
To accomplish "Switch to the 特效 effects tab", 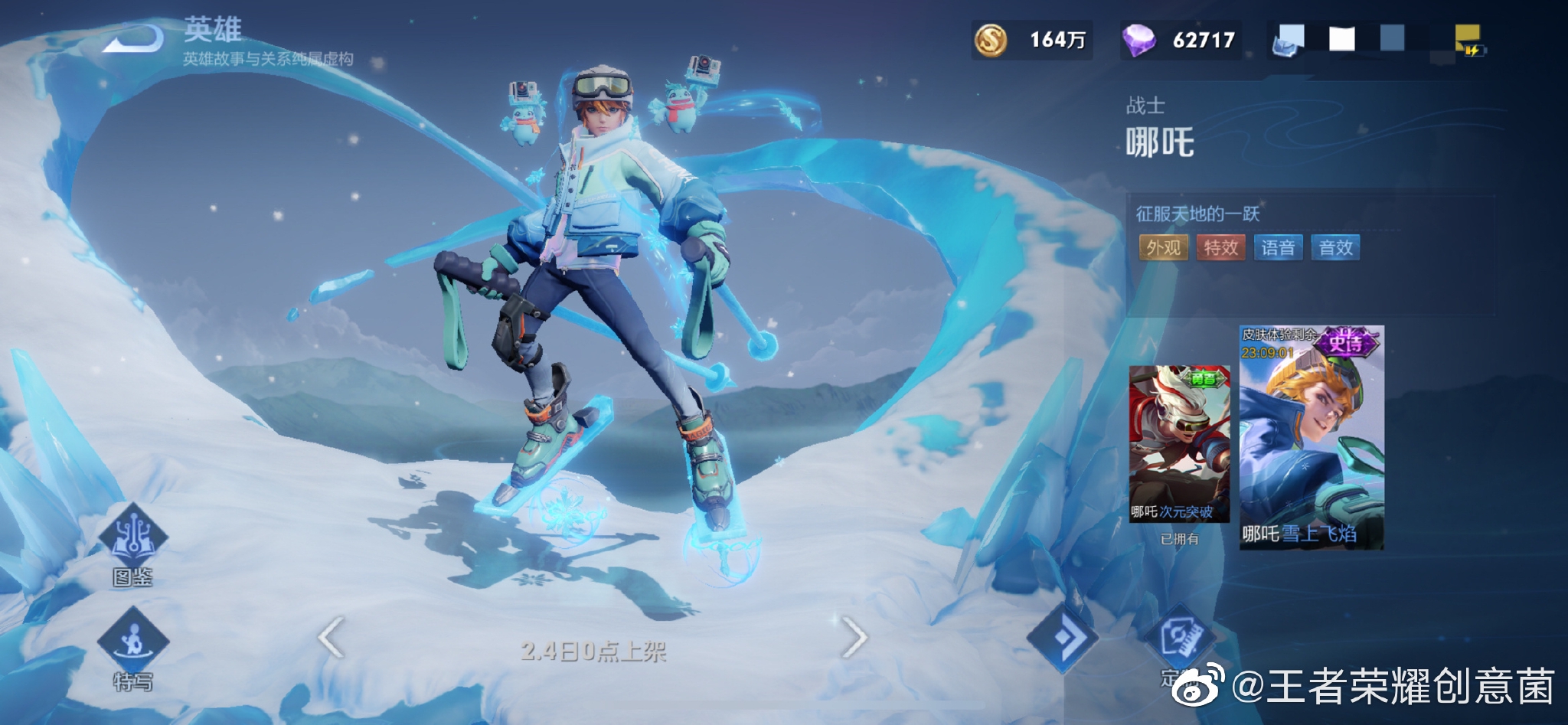I will tap(1220, 247).
